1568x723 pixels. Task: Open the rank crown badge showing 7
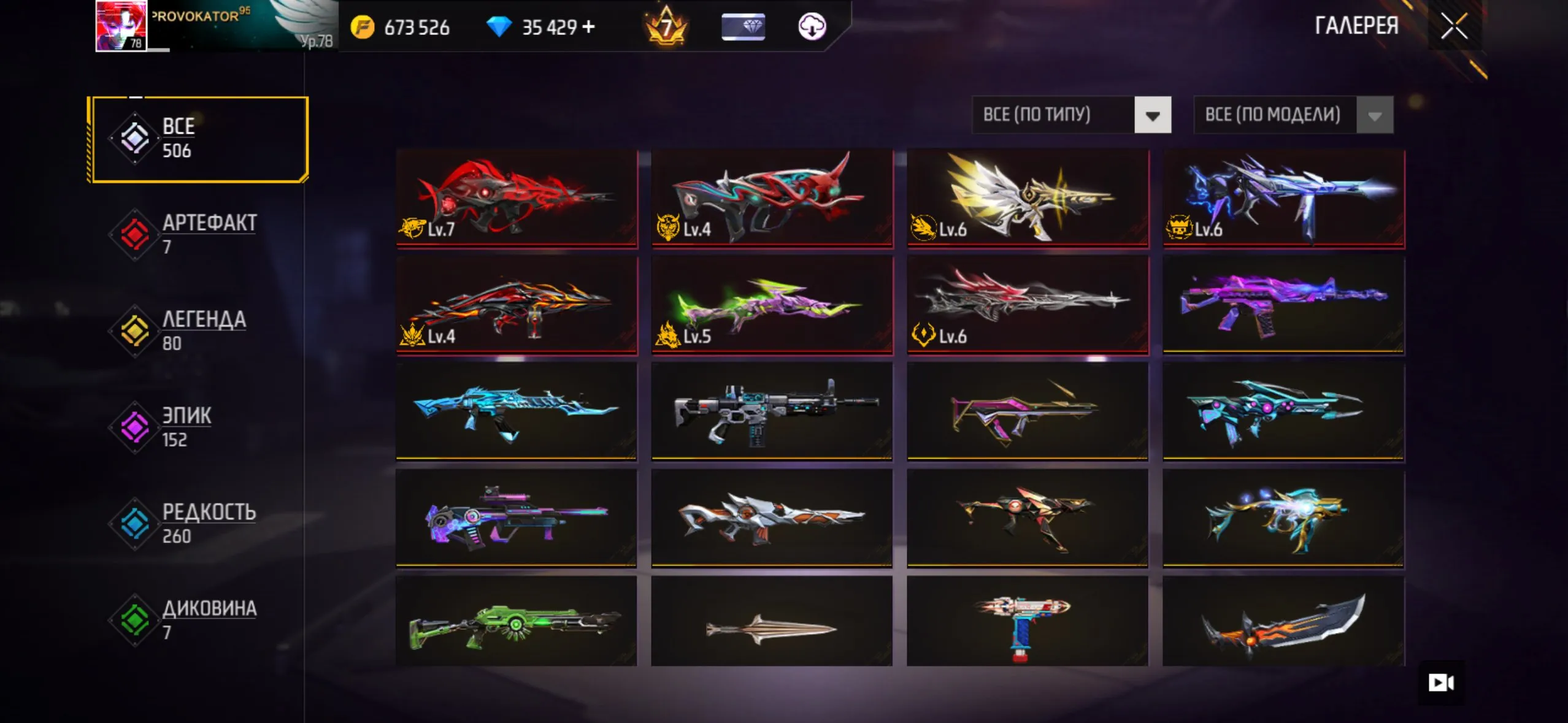[667, 26]
